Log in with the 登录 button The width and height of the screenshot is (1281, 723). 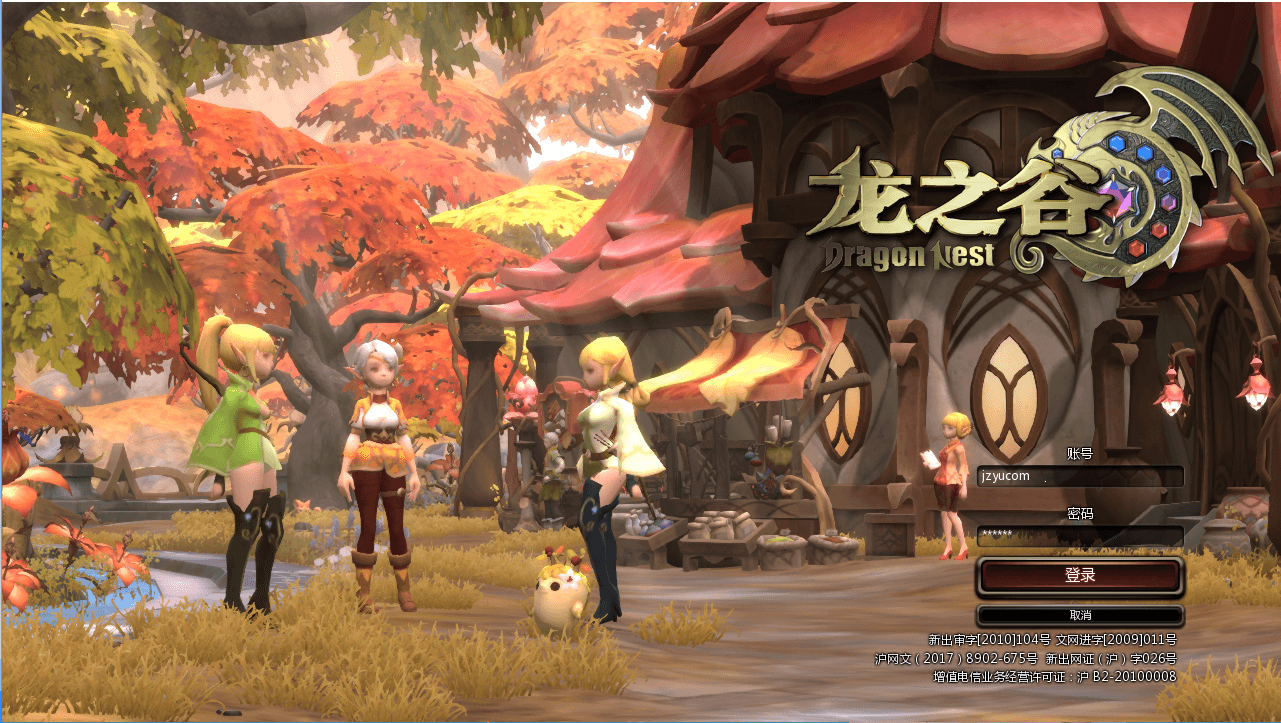coord(1080,576)
